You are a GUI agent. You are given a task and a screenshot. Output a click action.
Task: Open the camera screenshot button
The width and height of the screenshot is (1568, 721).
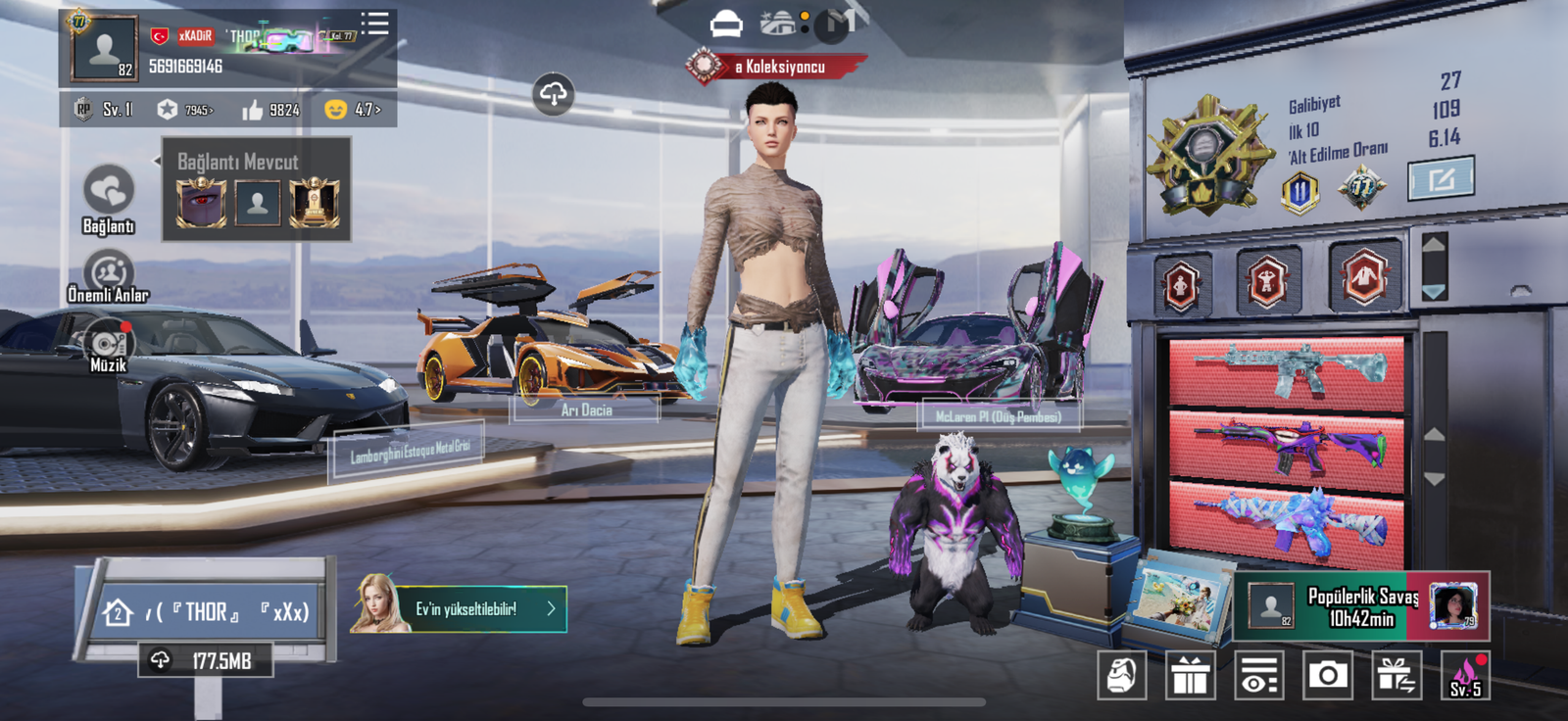pos(1327,676)
